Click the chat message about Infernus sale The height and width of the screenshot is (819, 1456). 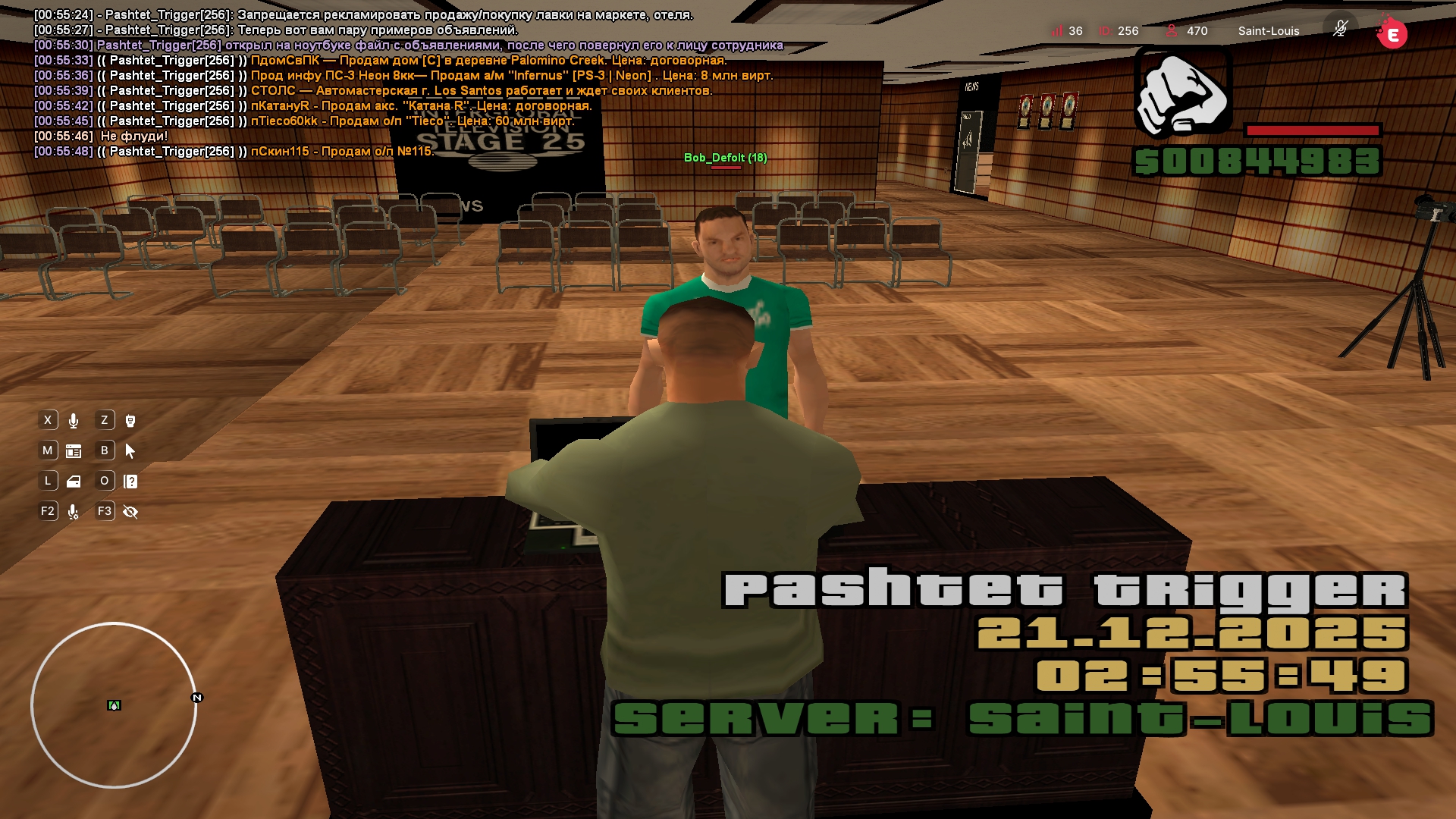[x=512, y=76]
